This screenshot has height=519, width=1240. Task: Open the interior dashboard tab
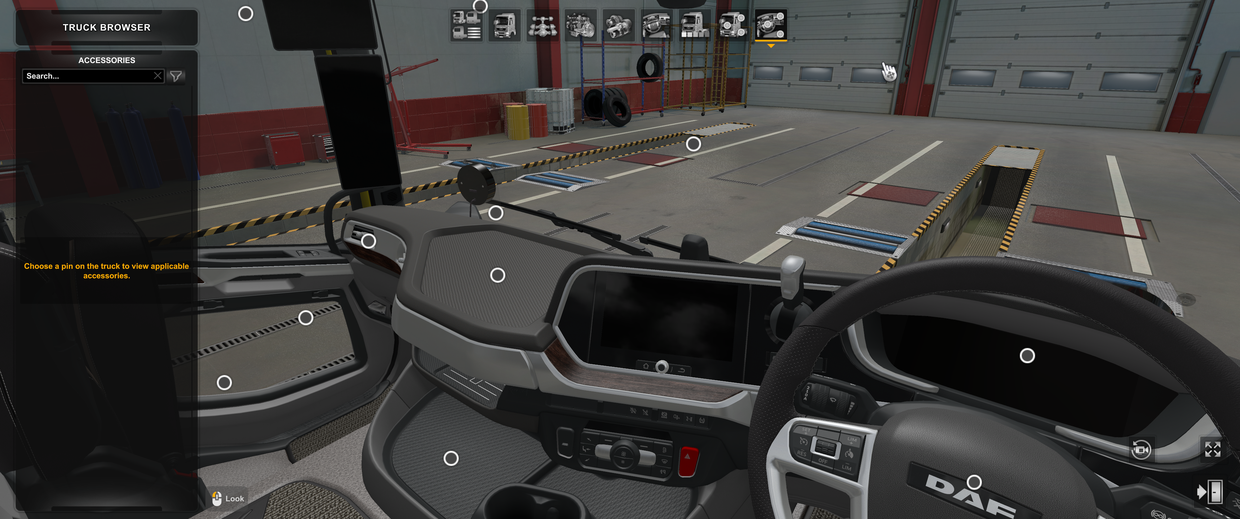tap(656, 25)
